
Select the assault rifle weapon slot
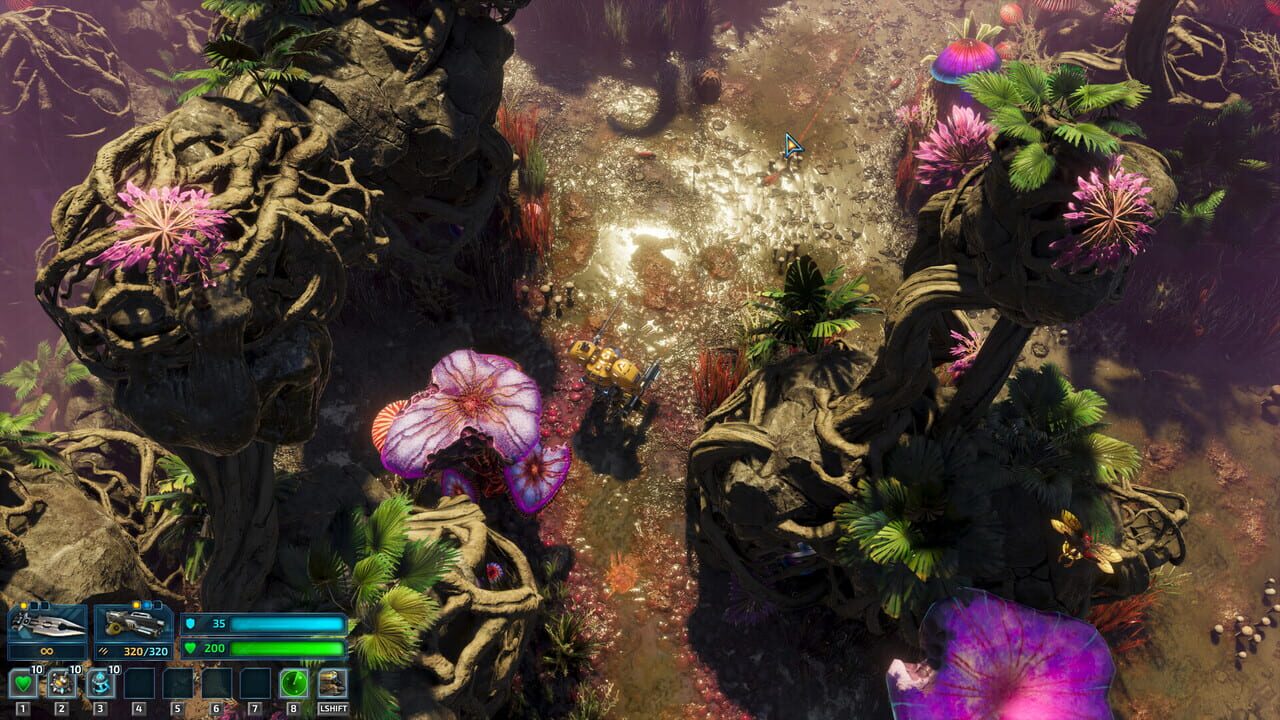pos(134,621)
